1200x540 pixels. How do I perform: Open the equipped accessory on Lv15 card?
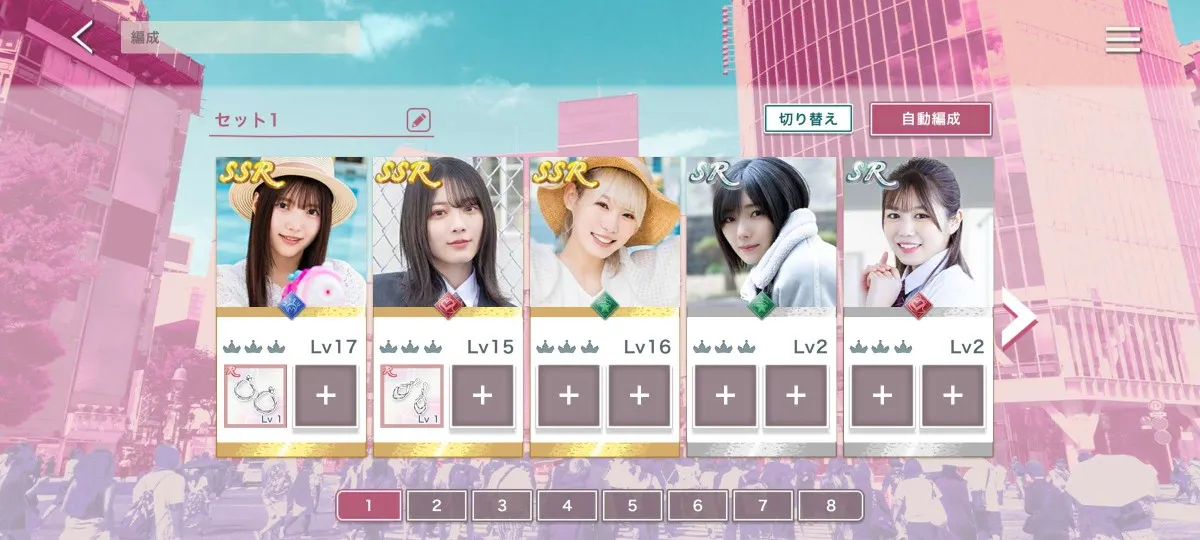(x=412, y=395)
